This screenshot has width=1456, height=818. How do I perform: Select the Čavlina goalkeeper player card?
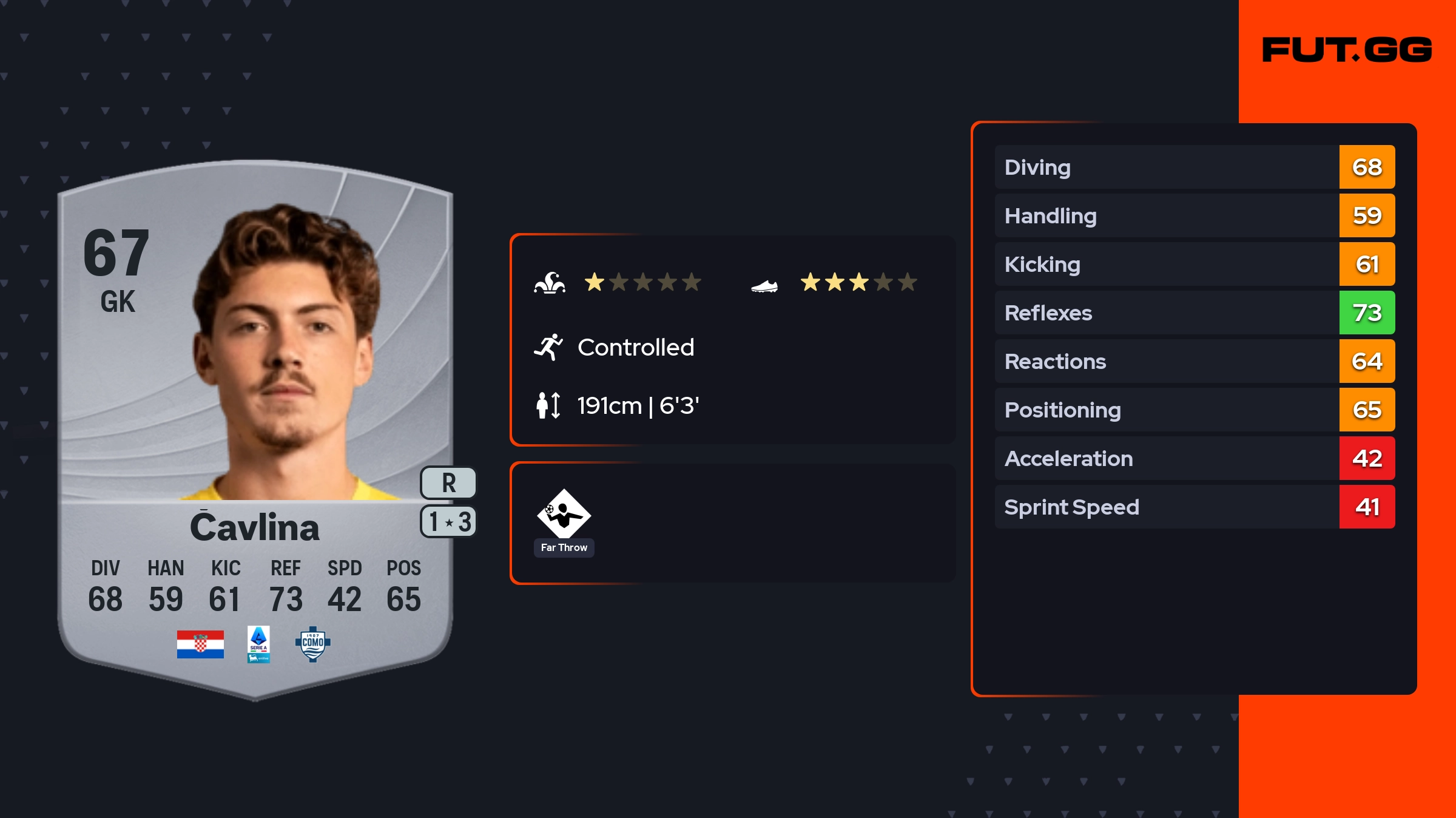pyautogui.click(x=255, y=425)
